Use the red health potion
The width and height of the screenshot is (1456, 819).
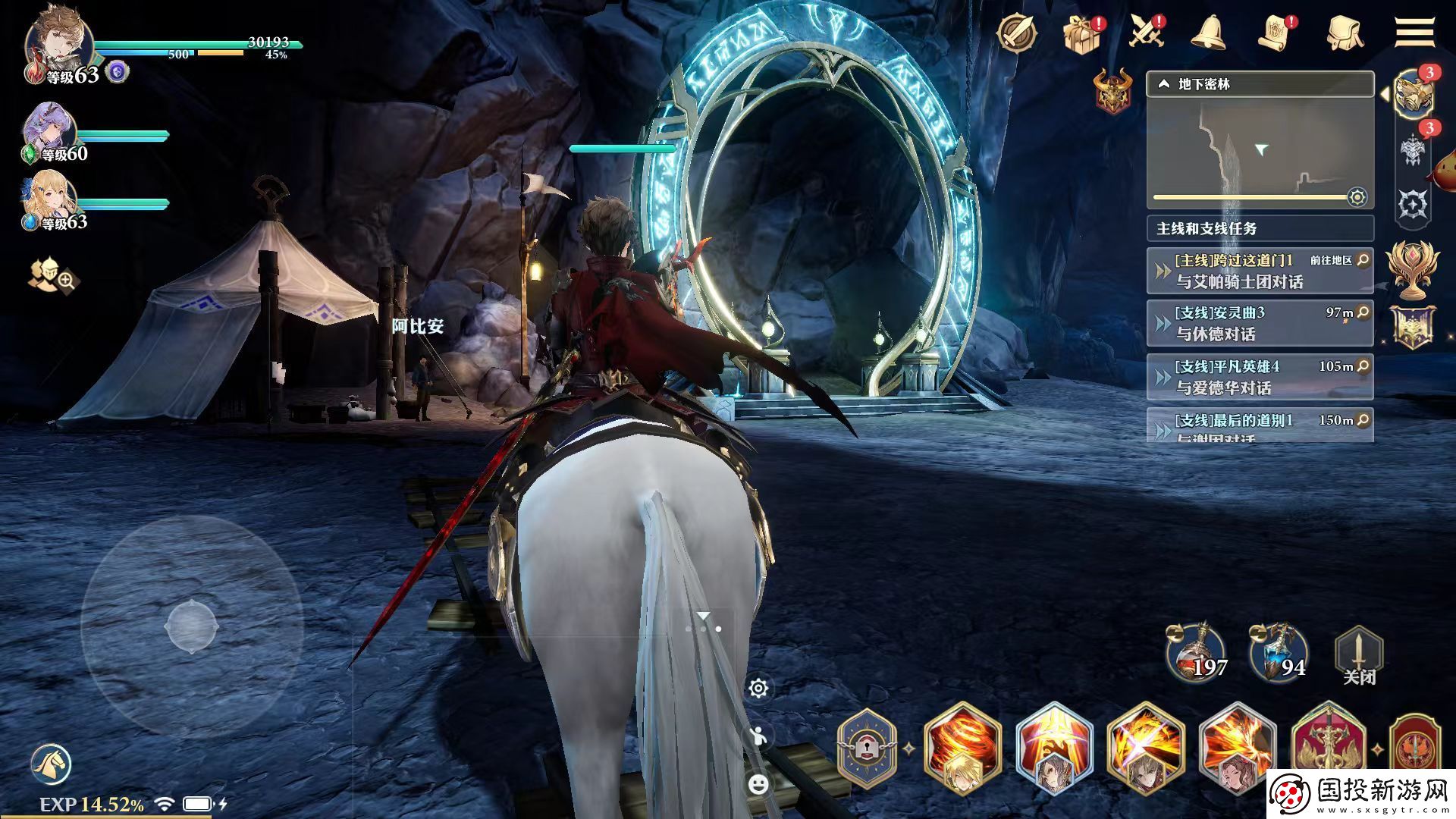(x=1197, y=654)
